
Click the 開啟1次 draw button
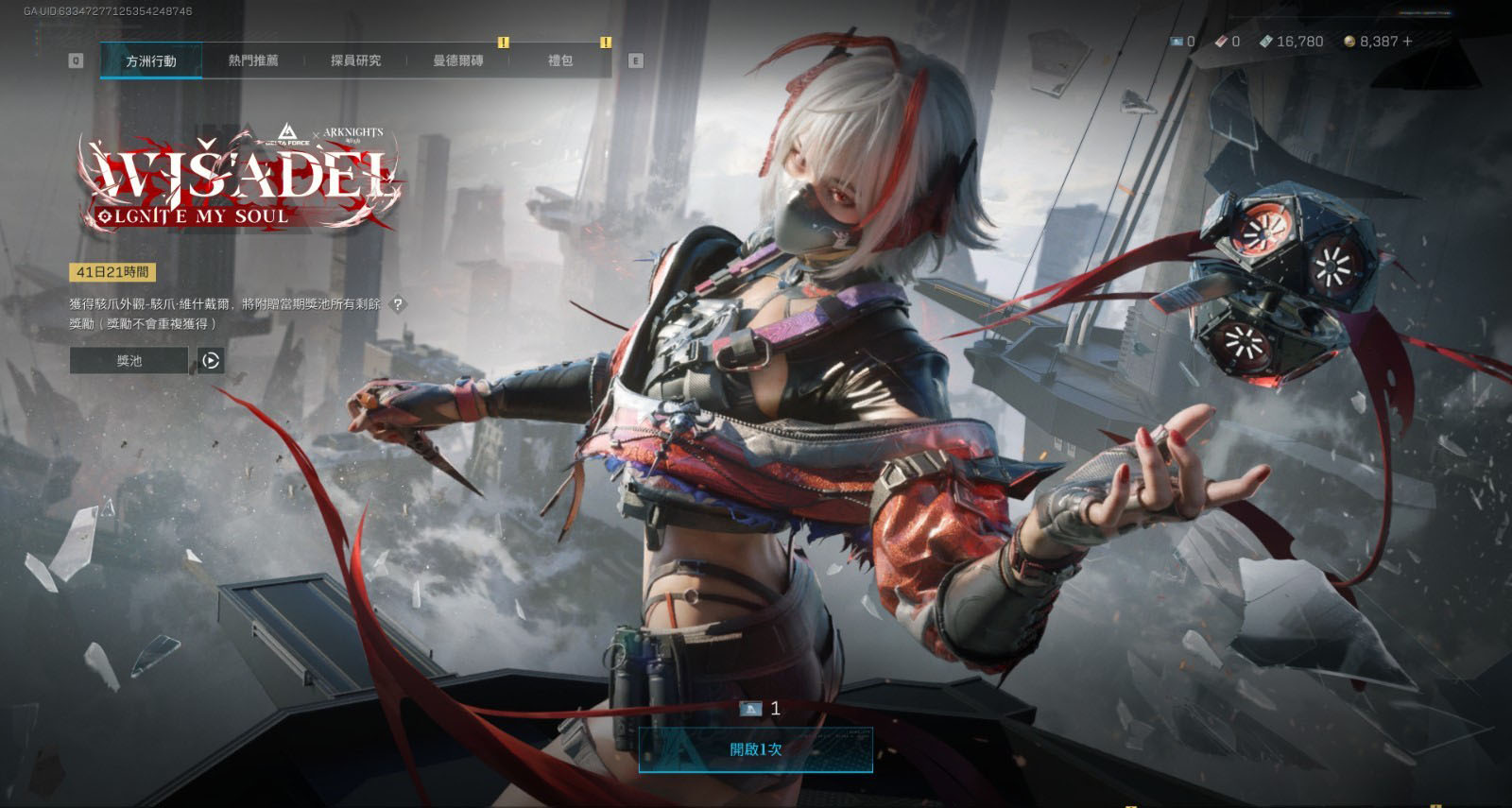[x=755, y=749]
